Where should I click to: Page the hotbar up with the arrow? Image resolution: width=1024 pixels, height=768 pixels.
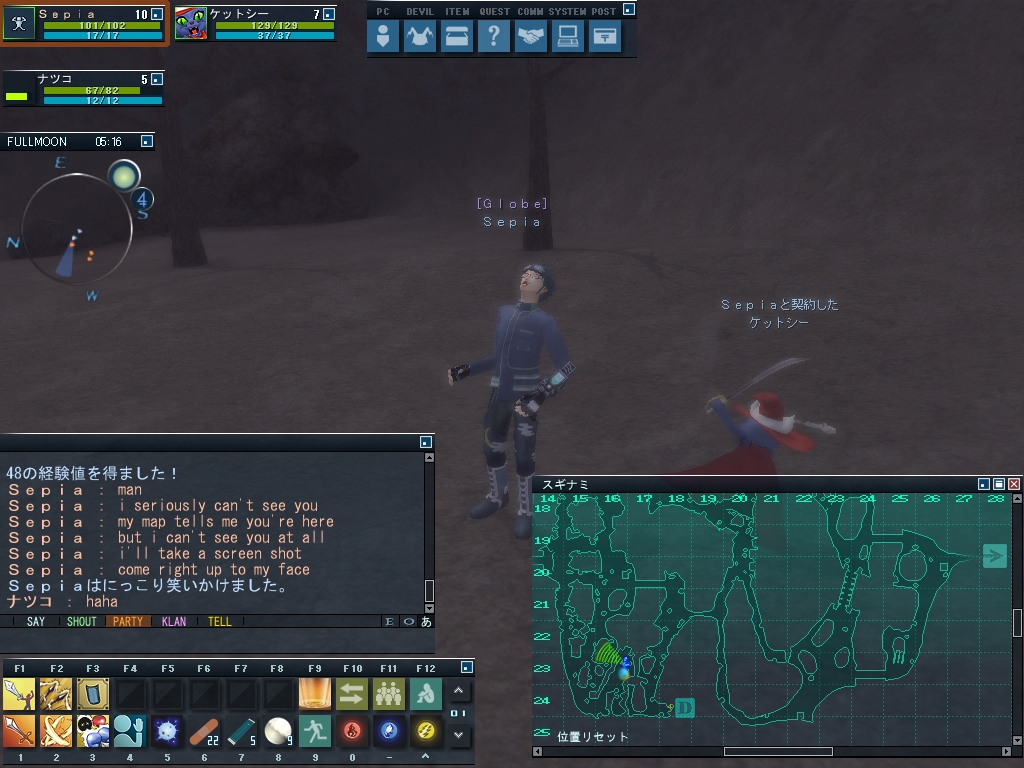pyautogui.click(x=459, y=691)
